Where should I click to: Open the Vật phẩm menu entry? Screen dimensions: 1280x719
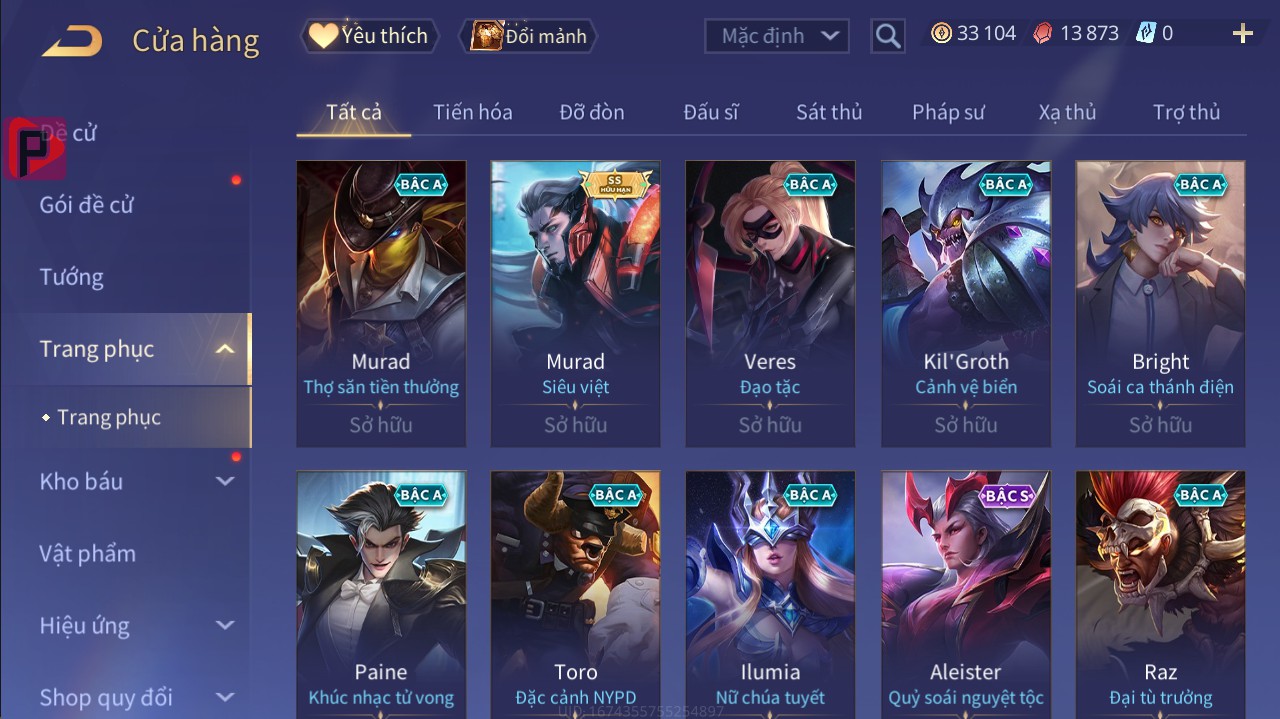pyautogui.click(x=88, y=553)
